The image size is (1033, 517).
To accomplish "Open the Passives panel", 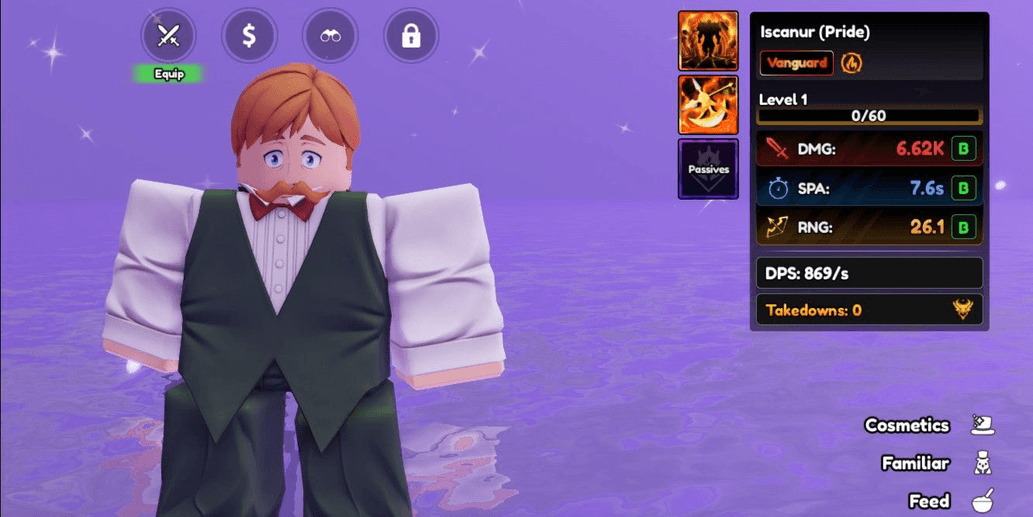I will point(708,169).
